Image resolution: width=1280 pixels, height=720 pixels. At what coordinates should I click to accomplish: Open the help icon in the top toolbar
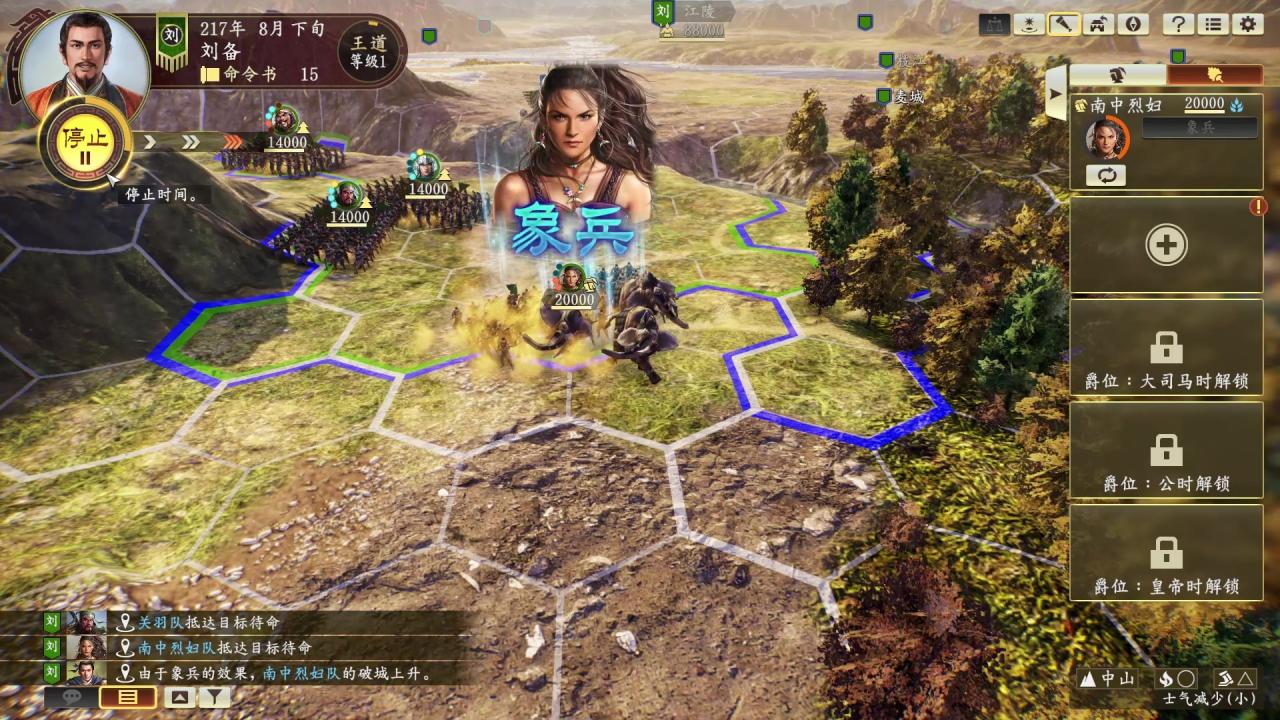pos(1177,24)
